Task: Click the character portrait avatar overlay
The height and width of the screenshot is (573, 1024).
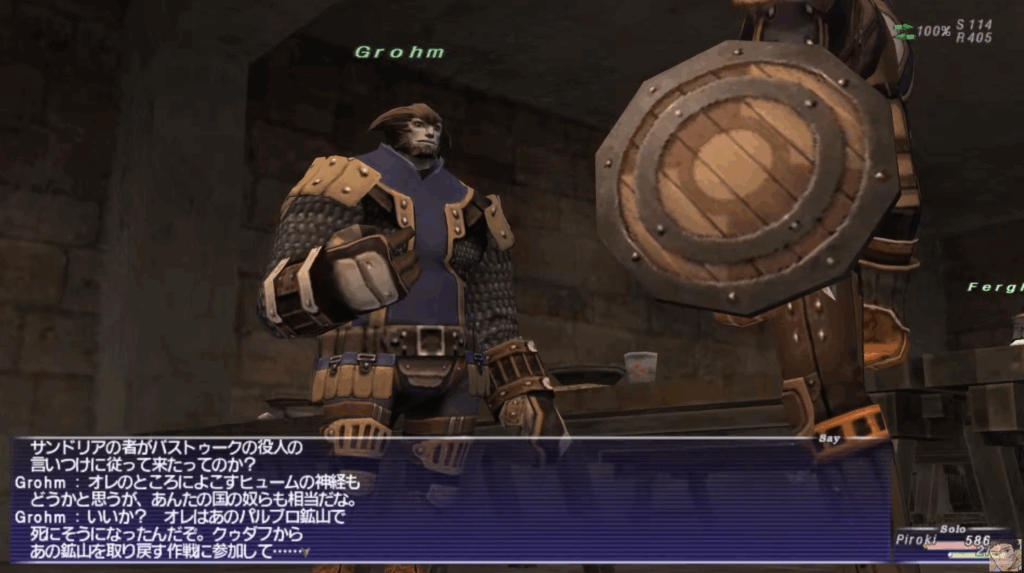Action: [1003, 553]
